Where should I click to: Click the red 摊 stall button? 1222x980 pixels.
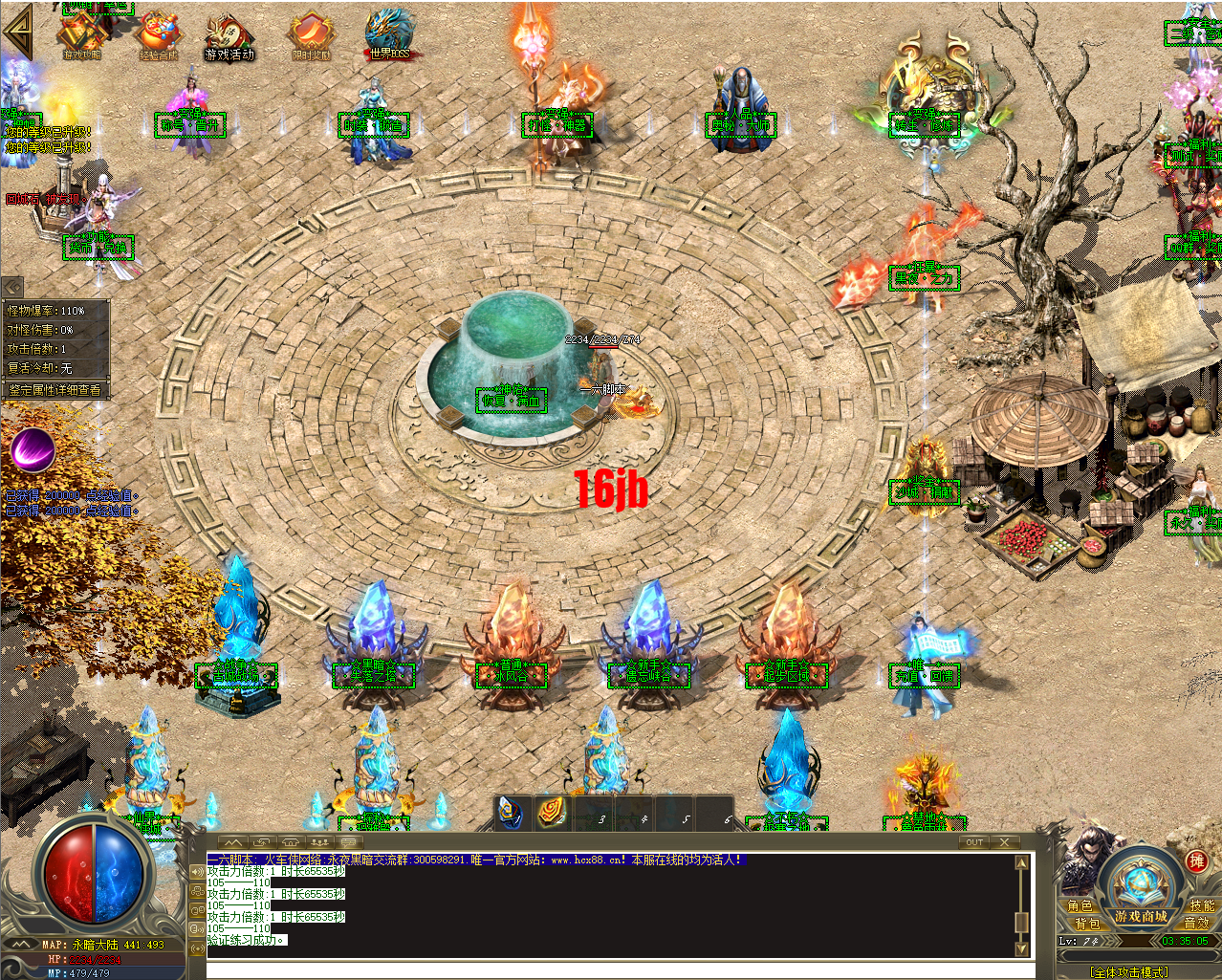pos(1197,860)
